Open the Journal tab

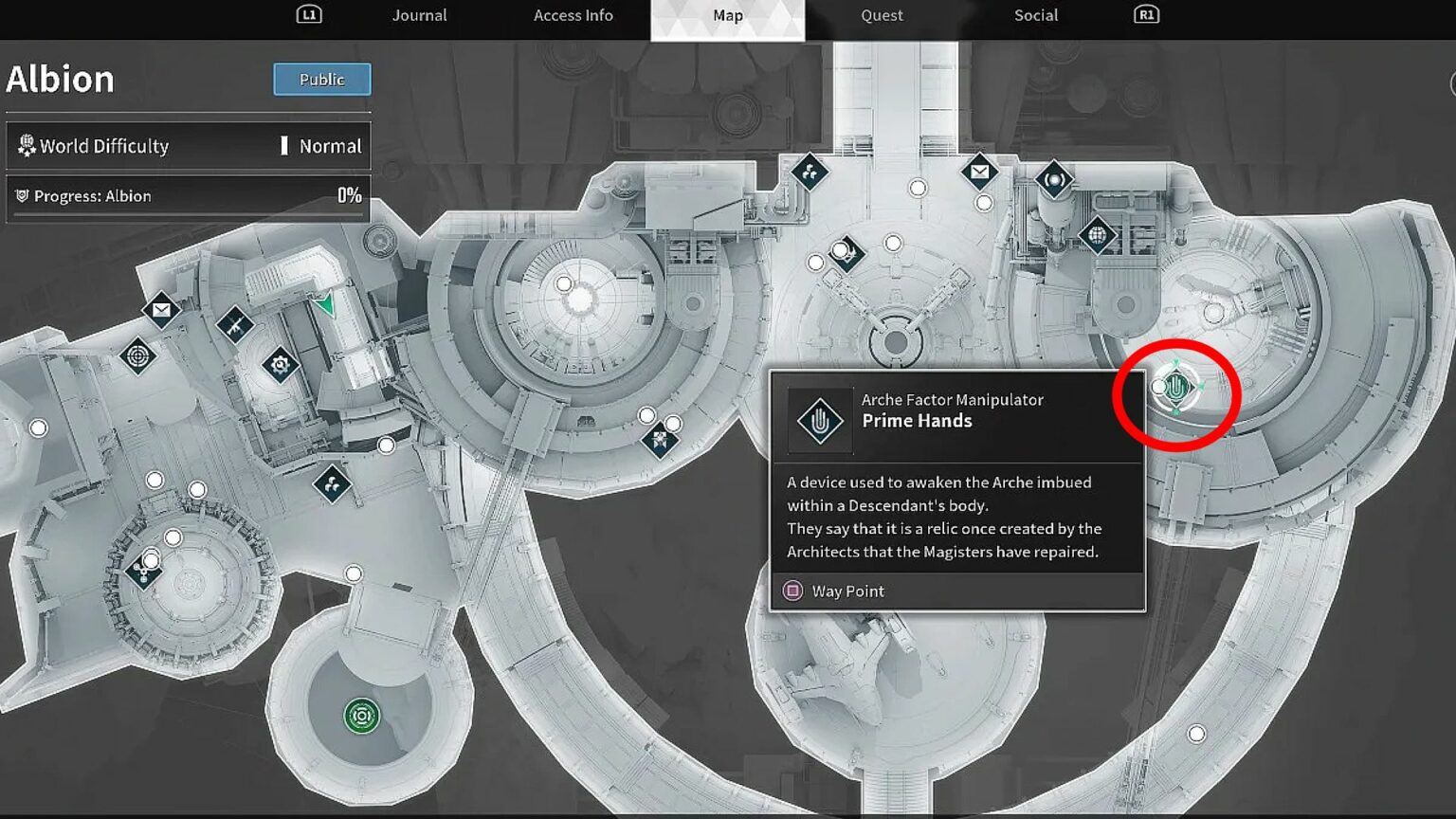click(x=419, y=15)
